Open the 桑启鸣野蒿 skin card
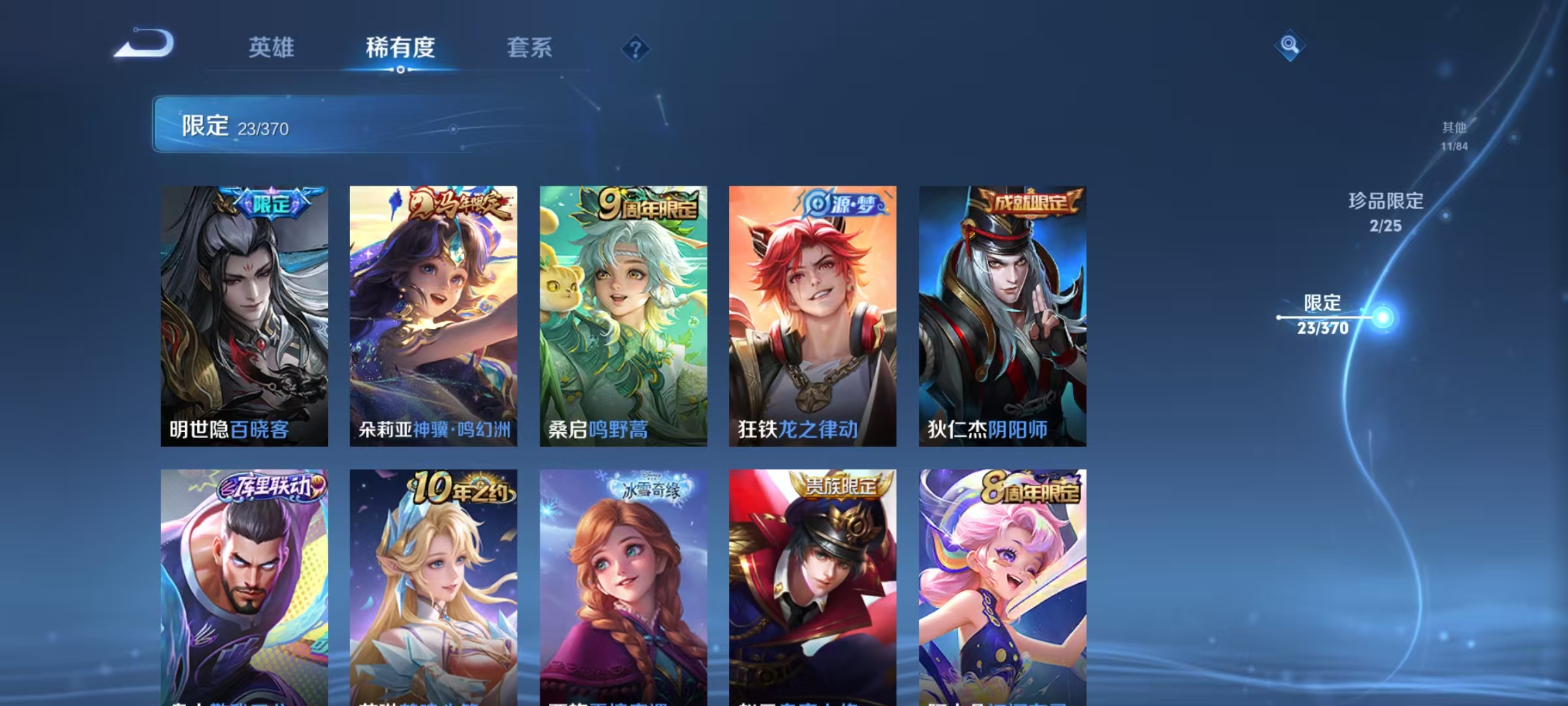This screenshot has width=1568, height=706. (624, 314)
